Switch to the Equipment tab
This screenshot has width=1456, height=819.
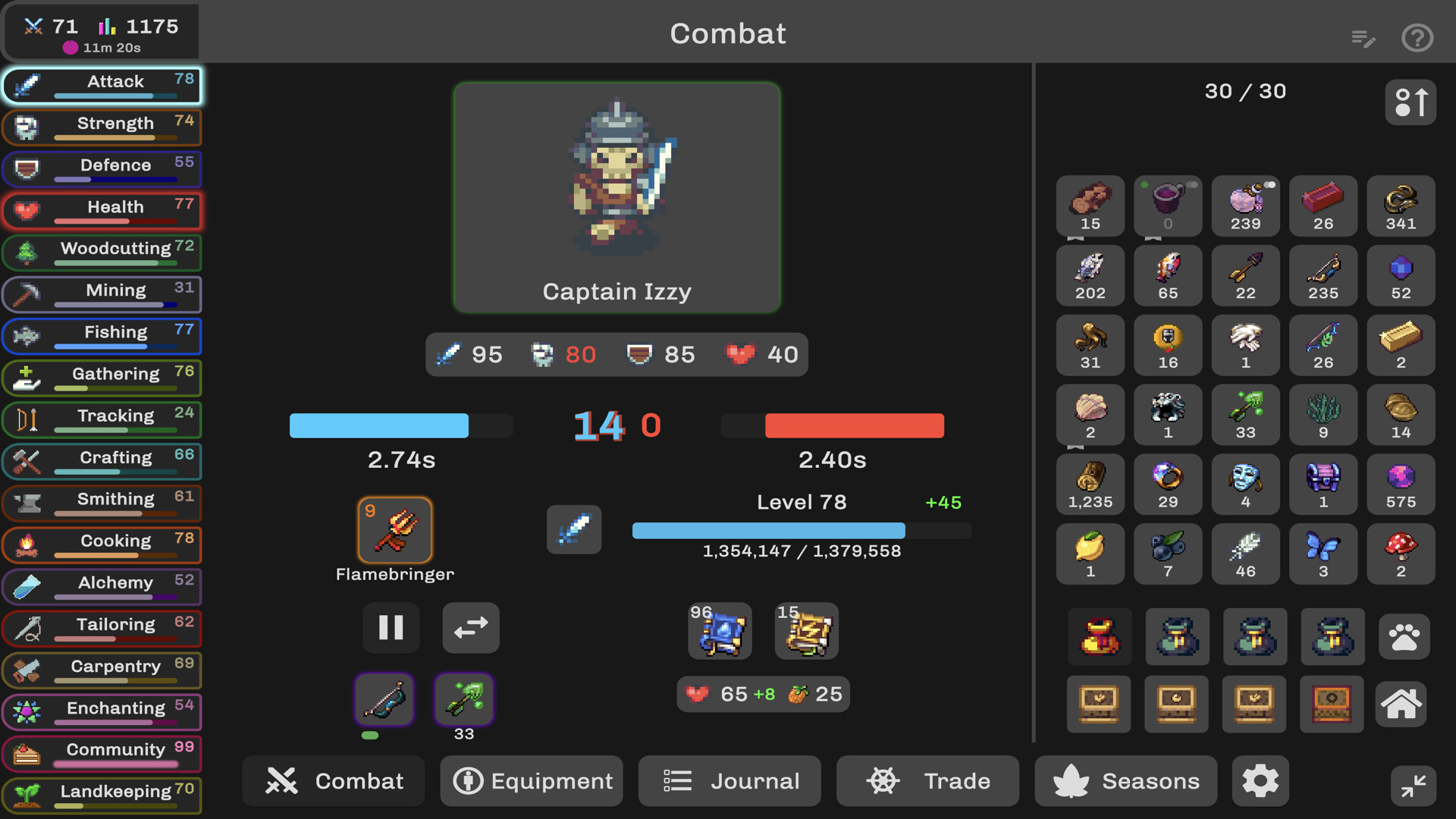tap(531, 781)
